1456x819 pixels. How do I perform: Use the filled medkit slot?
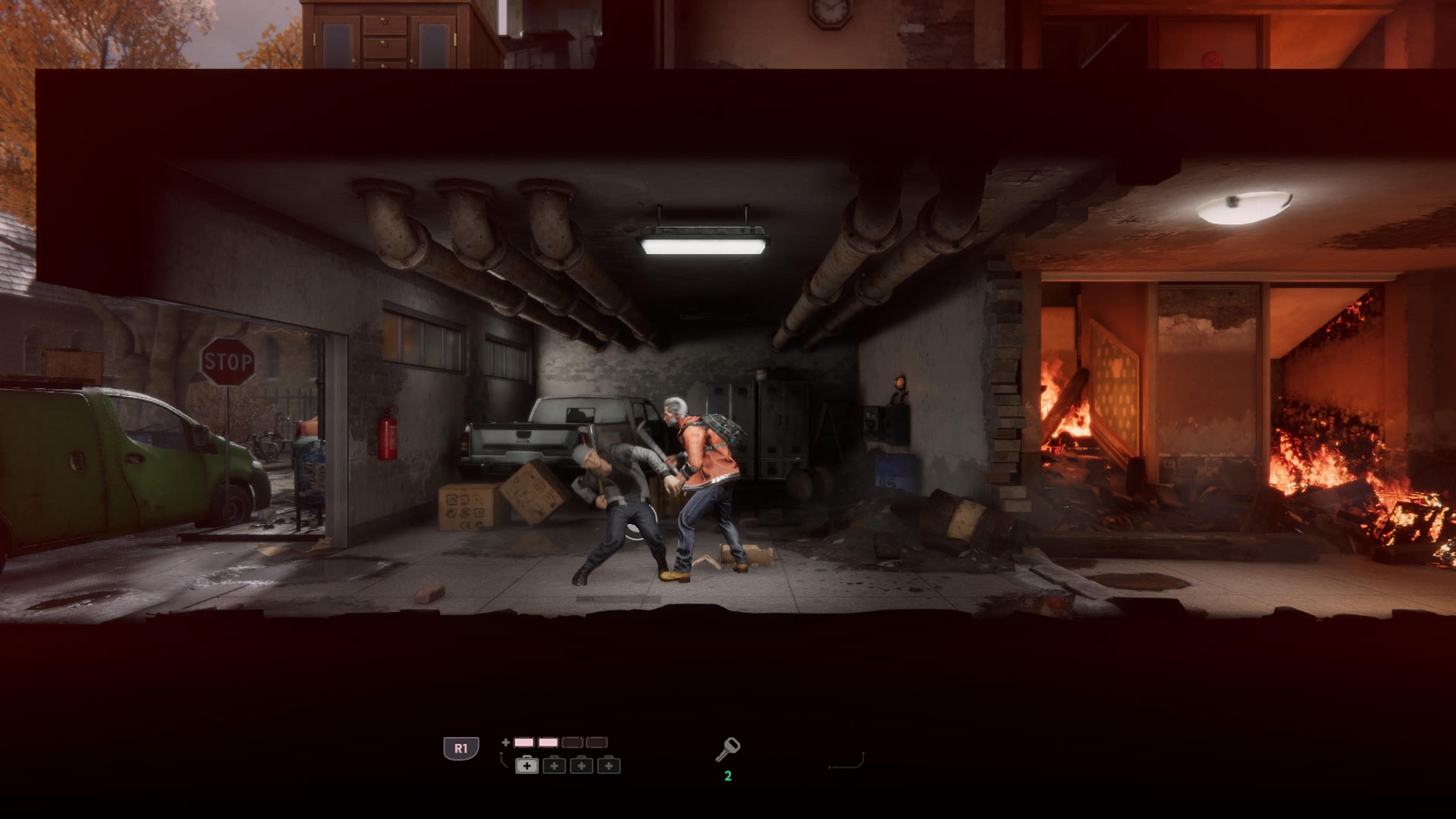[x=527, y=766]
